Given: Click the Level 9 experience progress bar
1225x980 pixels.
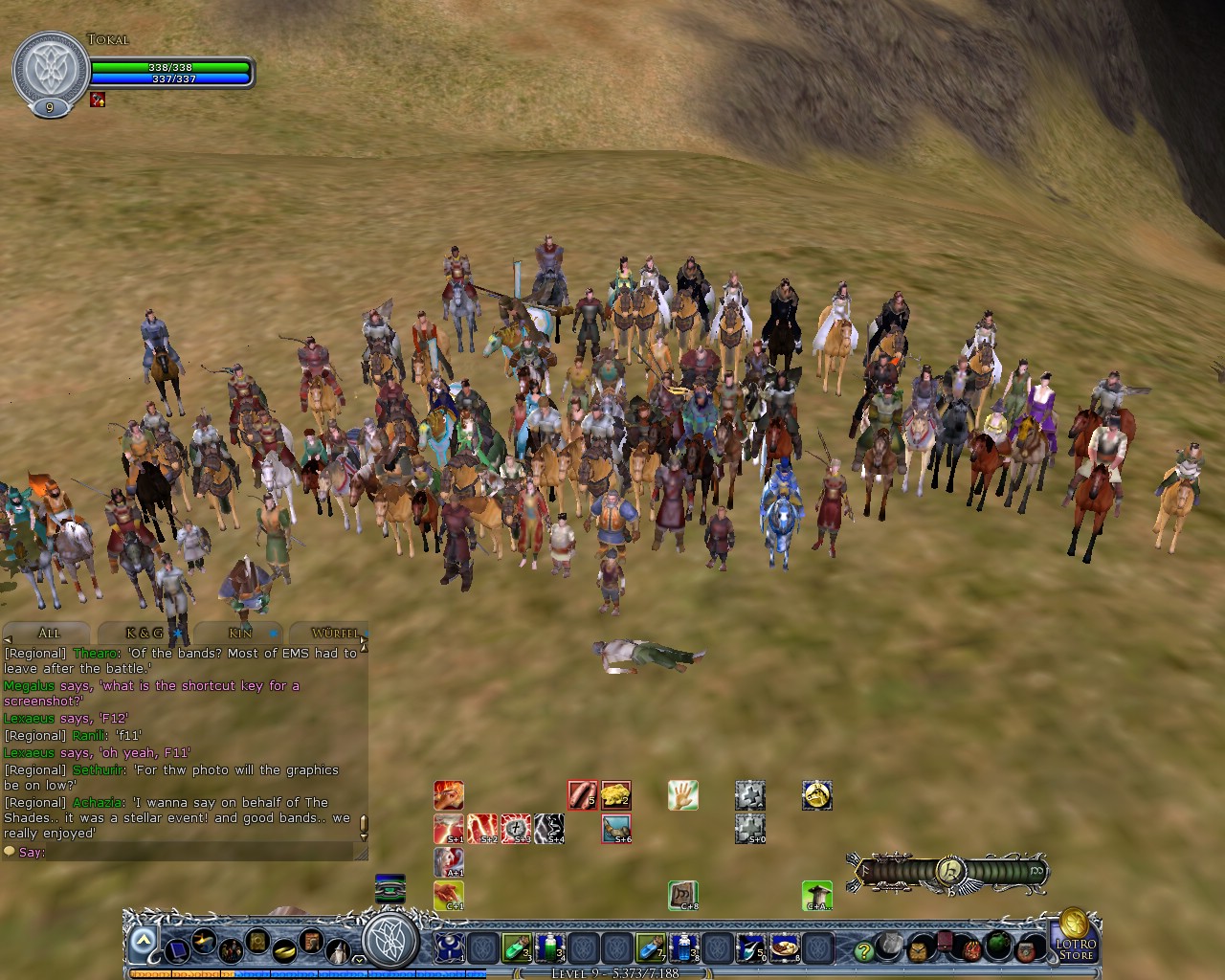Looking at the screenshot, I should [x=612, y=973].
